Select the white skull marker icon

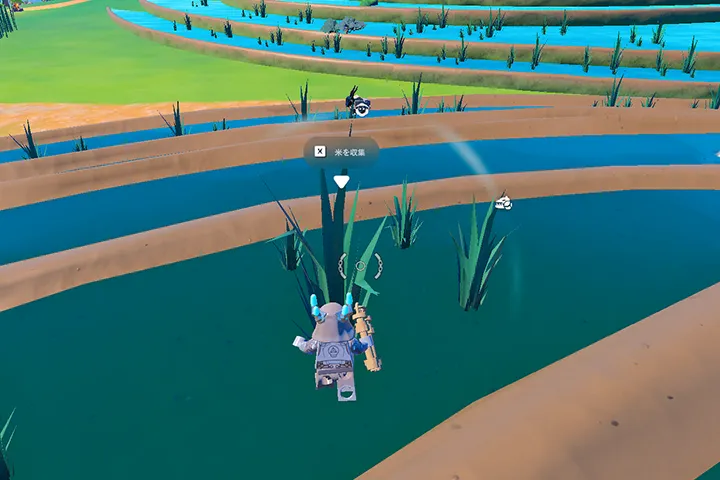click(x=504, y=203)
